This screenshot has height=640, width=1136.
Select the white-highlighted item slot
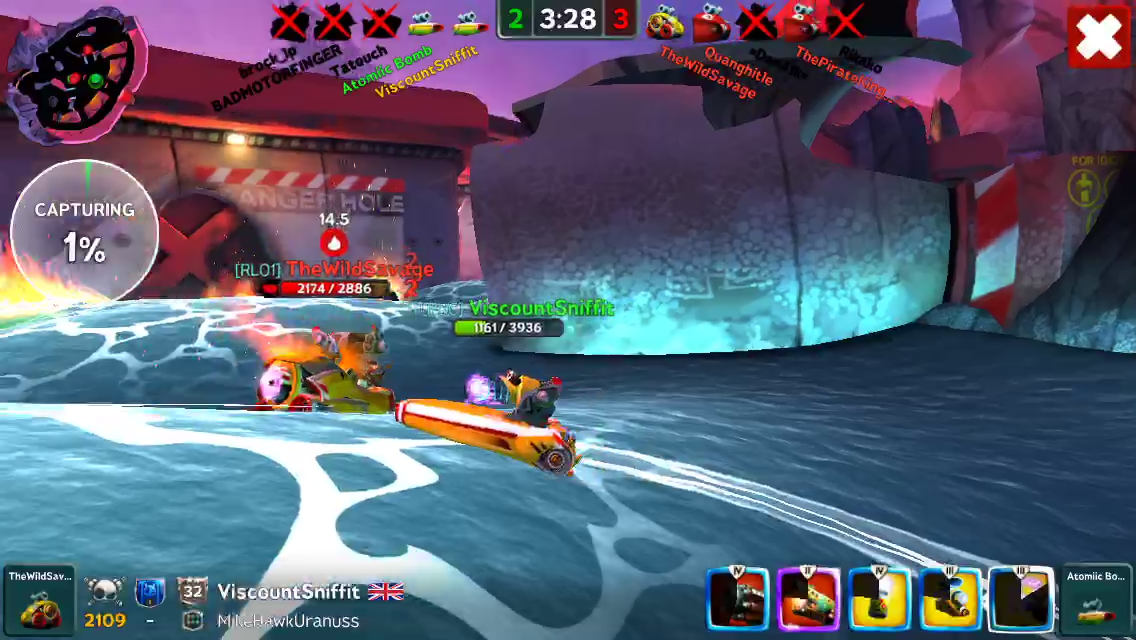[1021, 600]
